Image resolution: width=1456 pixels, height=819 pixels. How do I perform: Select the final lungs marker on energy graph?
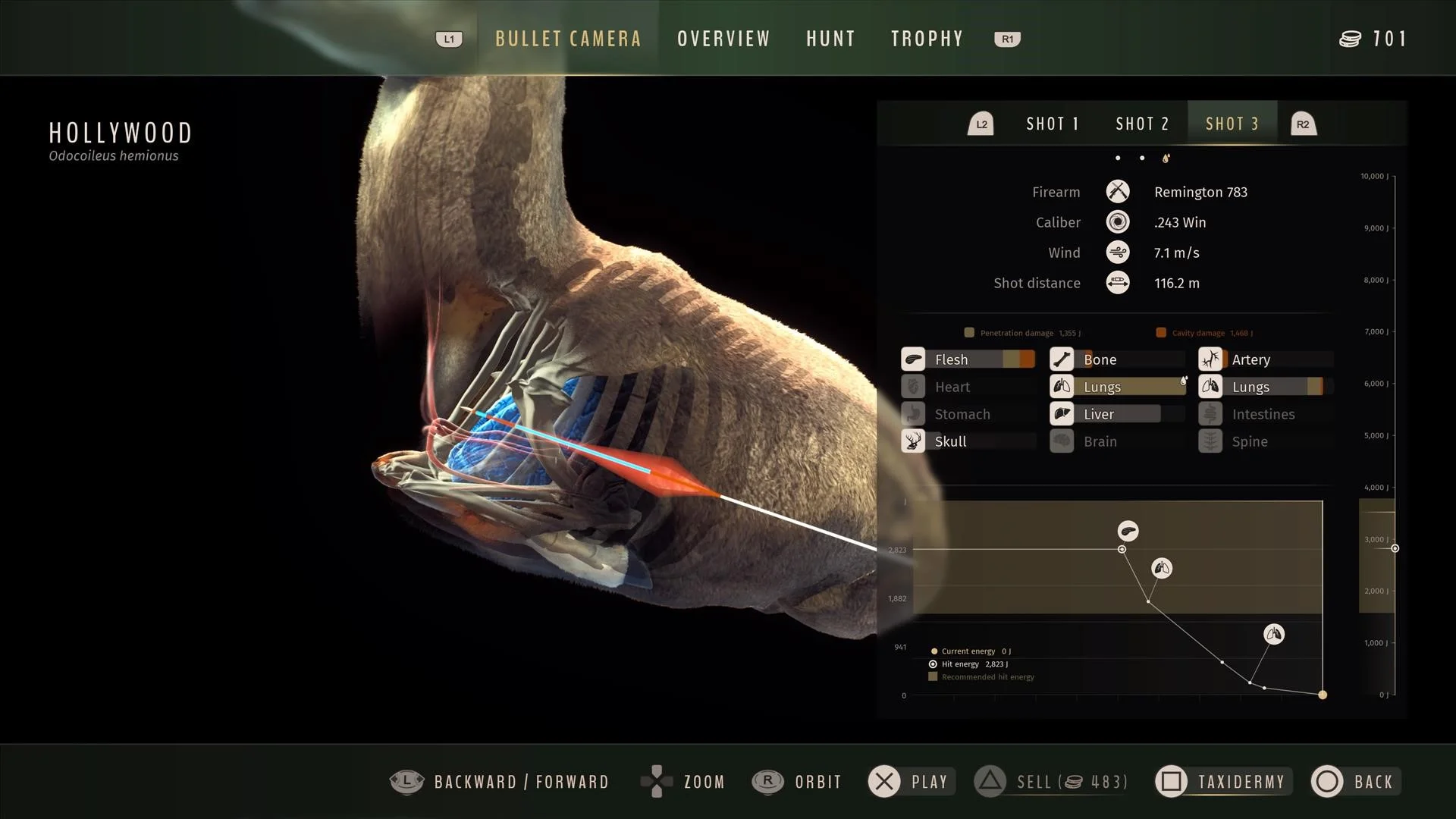(1273, 634)
